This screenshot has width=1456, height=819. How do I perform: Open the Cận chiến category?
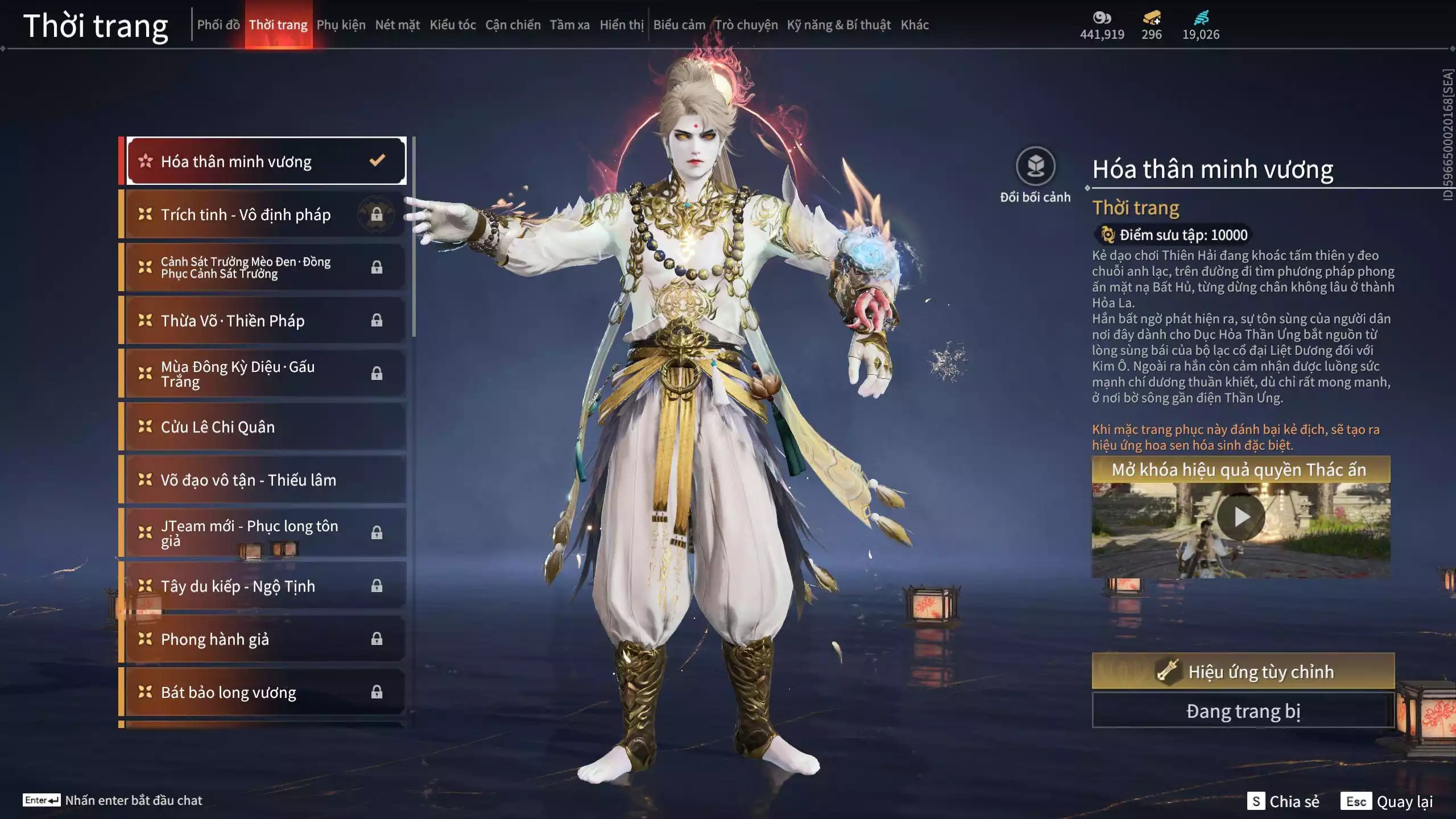point(512,25)
